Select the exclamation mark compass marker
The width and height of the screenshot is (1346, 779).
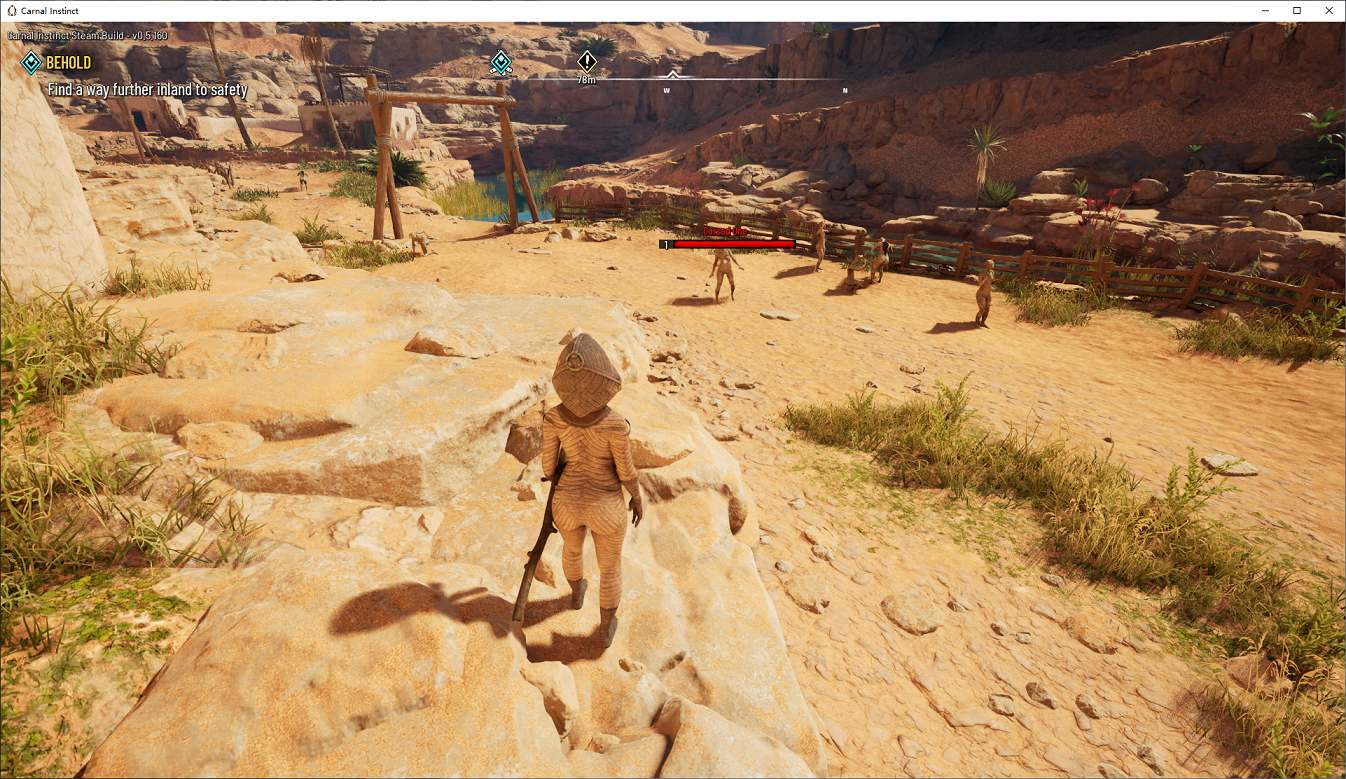[587, 61]
